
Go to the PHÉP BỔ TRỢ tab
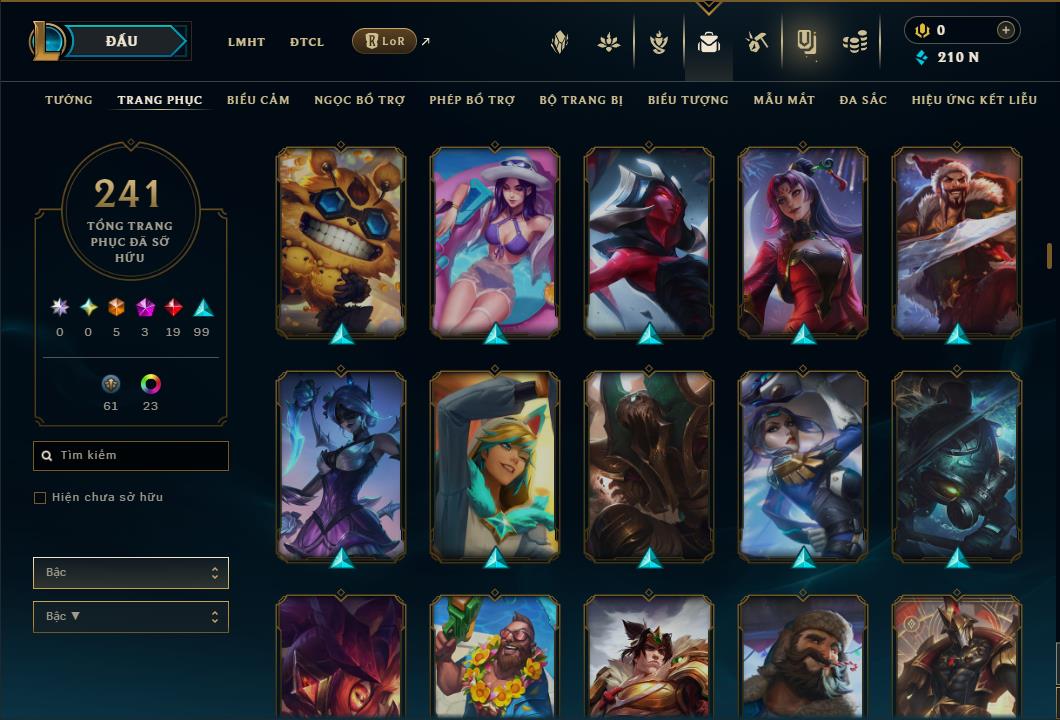pos(472,100)
